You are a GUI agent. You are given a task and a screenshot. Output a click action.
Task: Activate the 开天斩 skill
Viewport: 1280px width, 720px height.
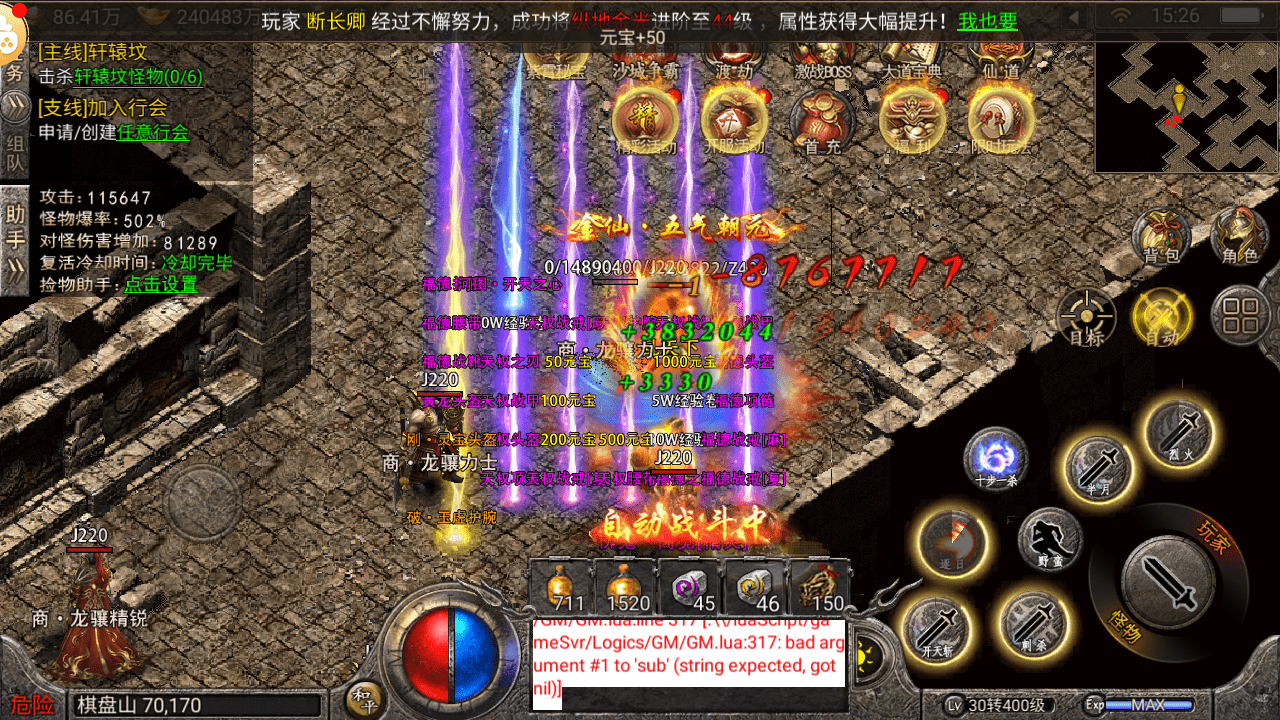pos(937,629)
